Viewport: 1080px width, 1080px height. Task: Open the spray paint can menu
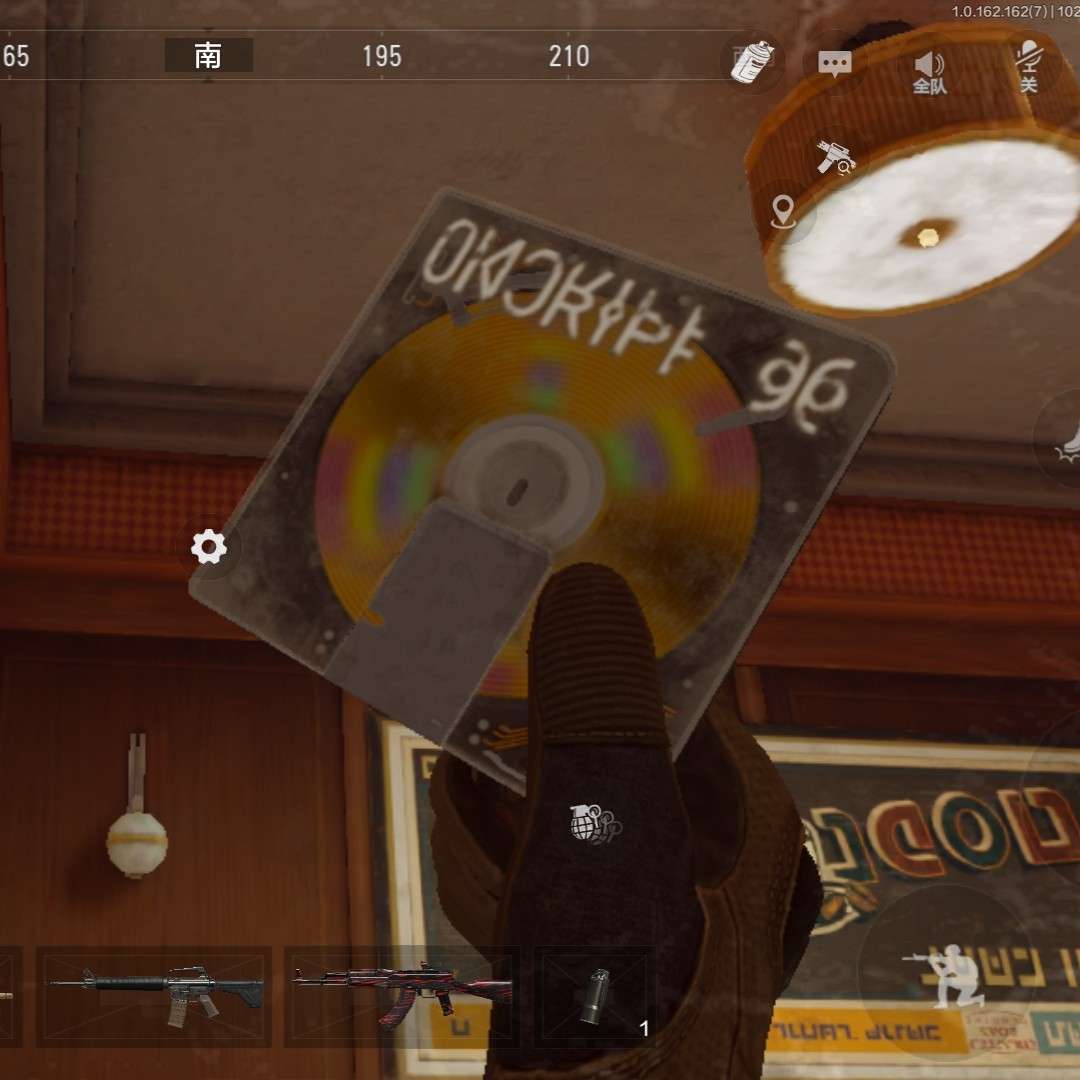(752, 62)
